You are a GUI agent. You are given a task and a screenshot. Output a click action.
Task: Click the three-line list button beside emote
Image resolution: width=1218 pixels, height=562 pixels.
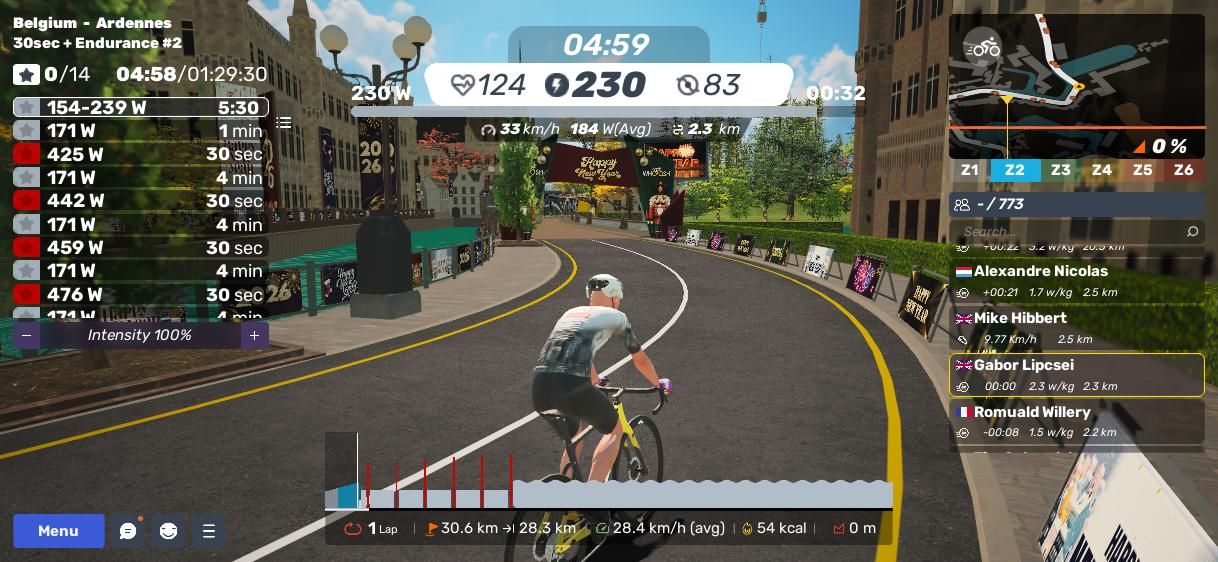click(x=209, y=531)
